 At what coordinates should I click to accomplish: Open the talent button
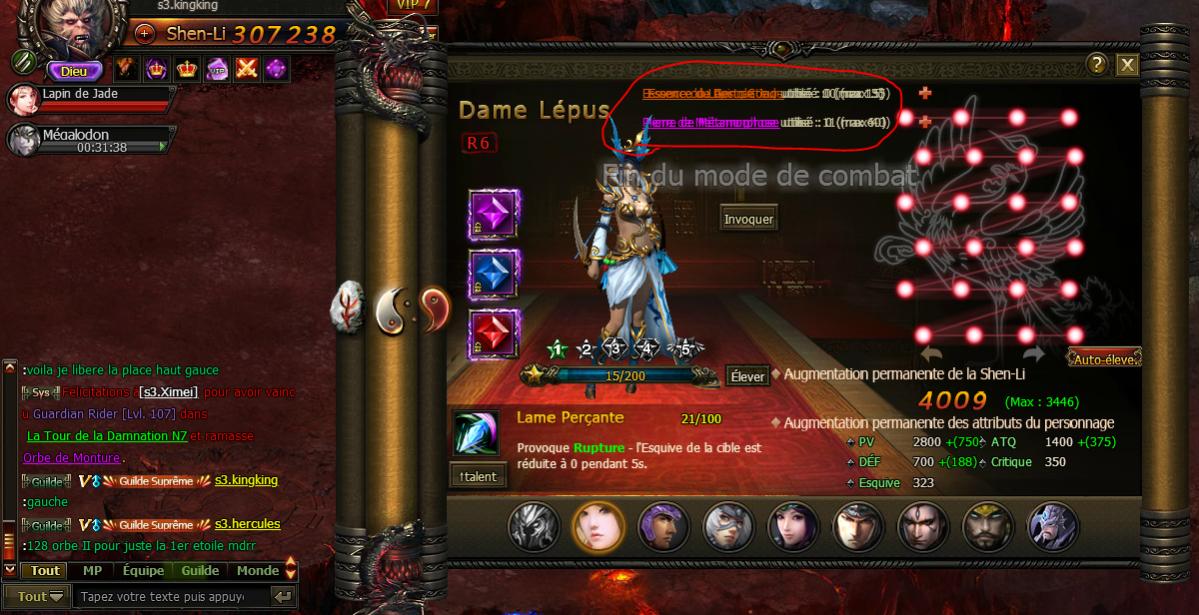[478, 476]
